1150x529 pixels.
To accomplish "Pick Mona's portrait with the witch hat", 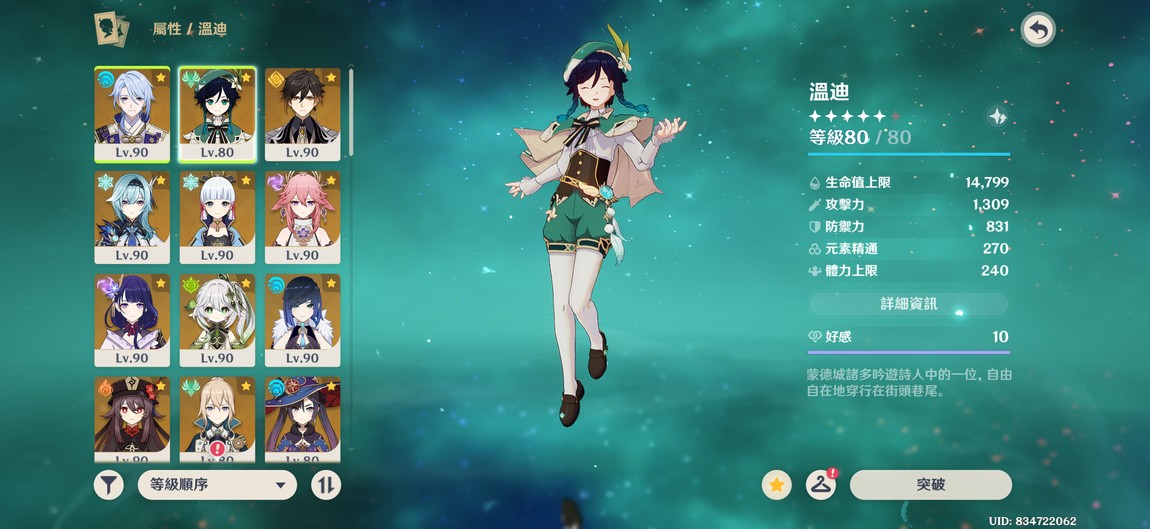I will [302, 418].
